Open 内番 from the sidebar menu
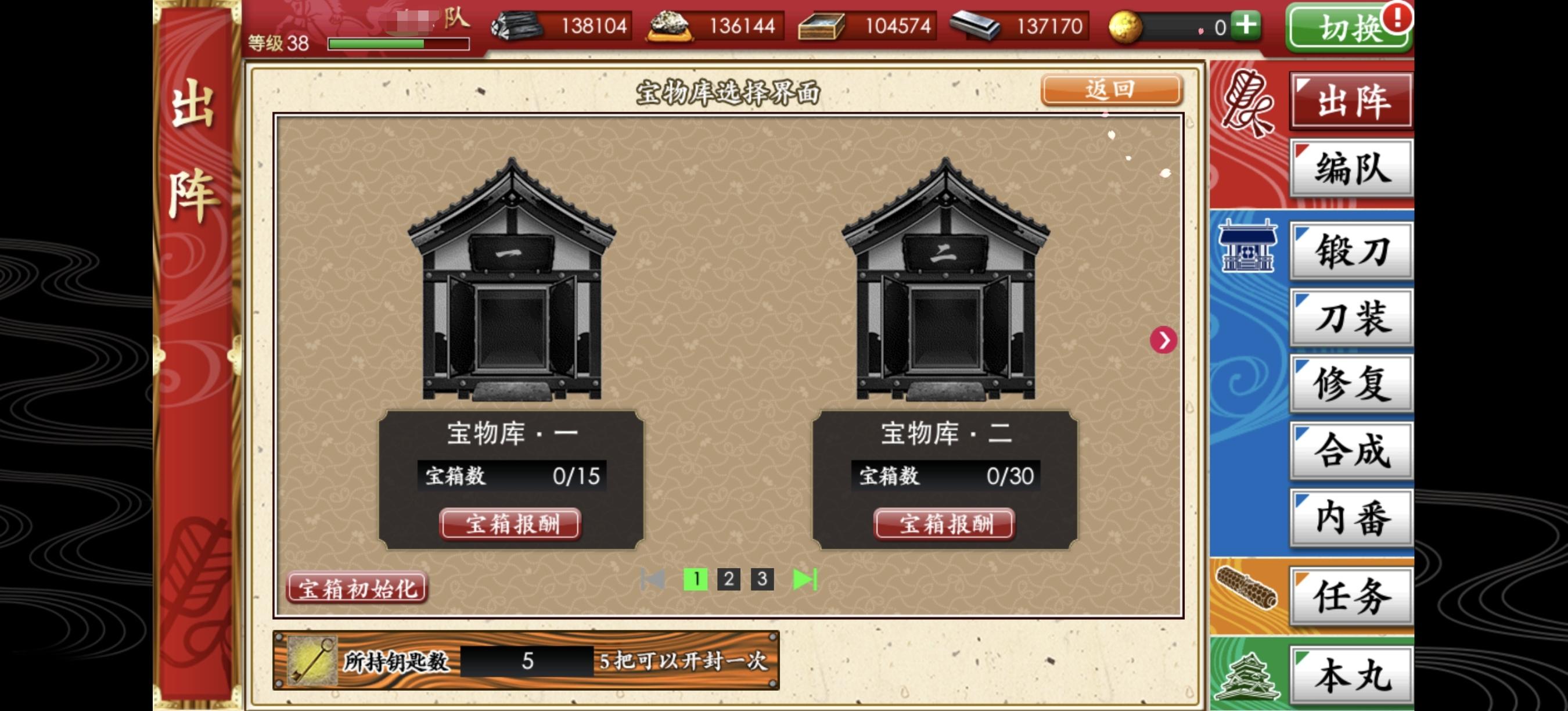Screen dimensions: 1568x711 [1351, 518]
